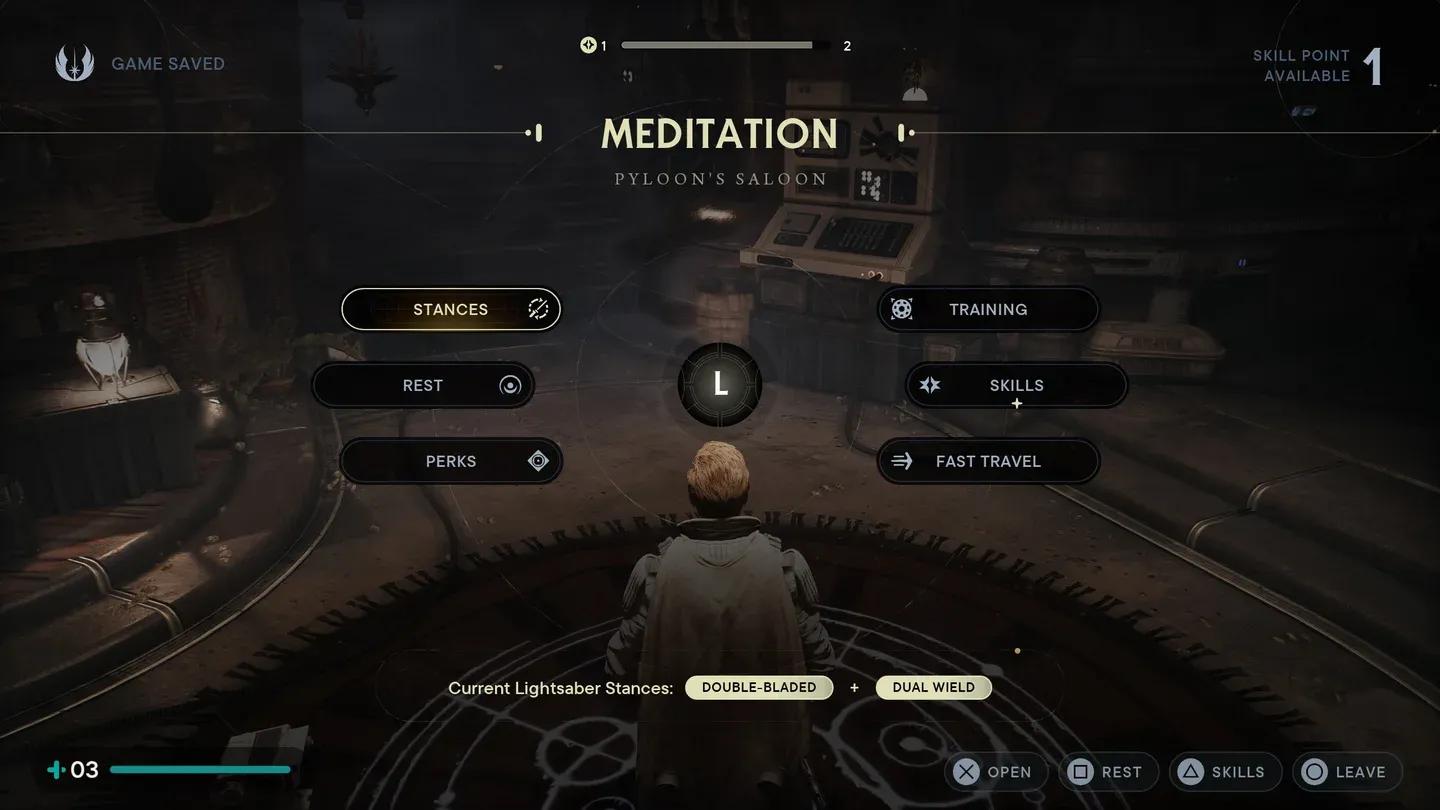Viewport: 1440px width, 810px height.
Task: Click the diamond icon next to PERKS
Action: coord(537,461)
